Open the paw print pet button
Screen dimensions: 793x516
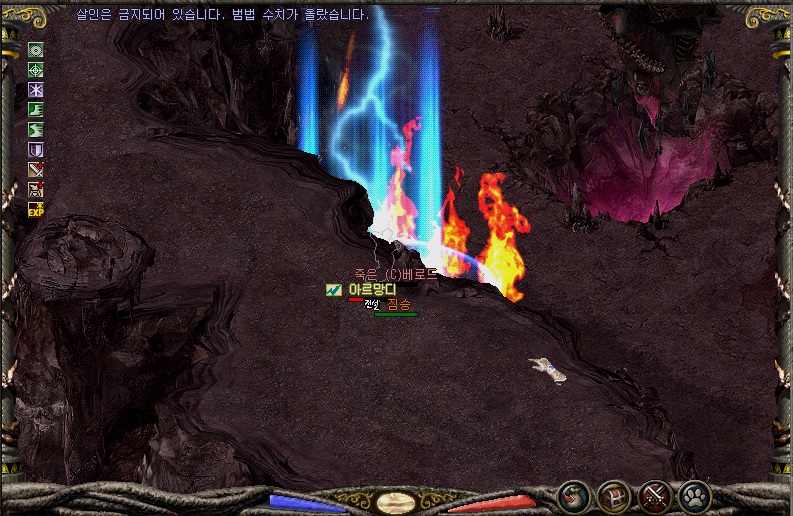pos(694,495)
